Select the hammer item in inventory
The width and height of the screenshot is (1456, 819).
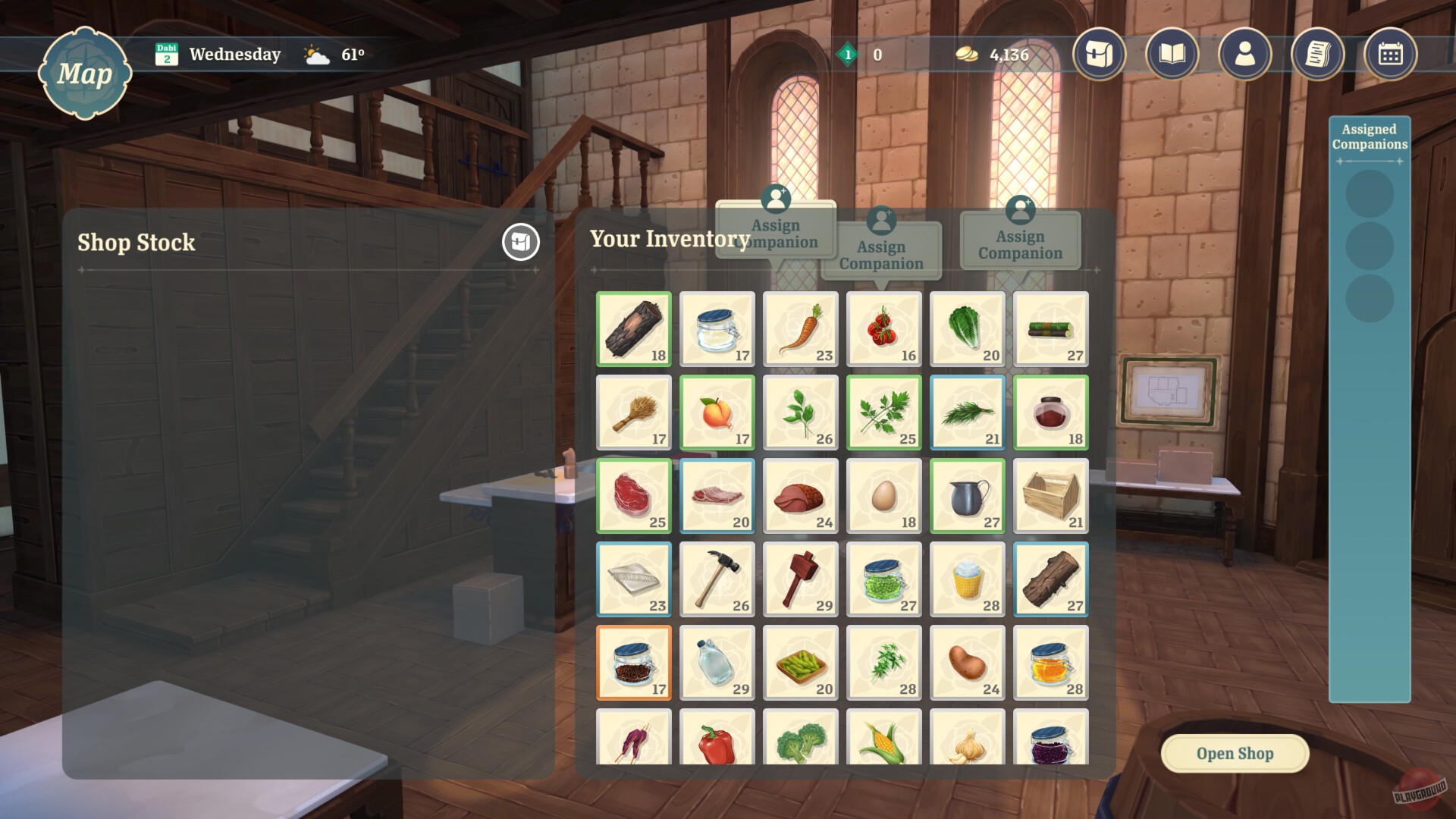click(717, 579)
